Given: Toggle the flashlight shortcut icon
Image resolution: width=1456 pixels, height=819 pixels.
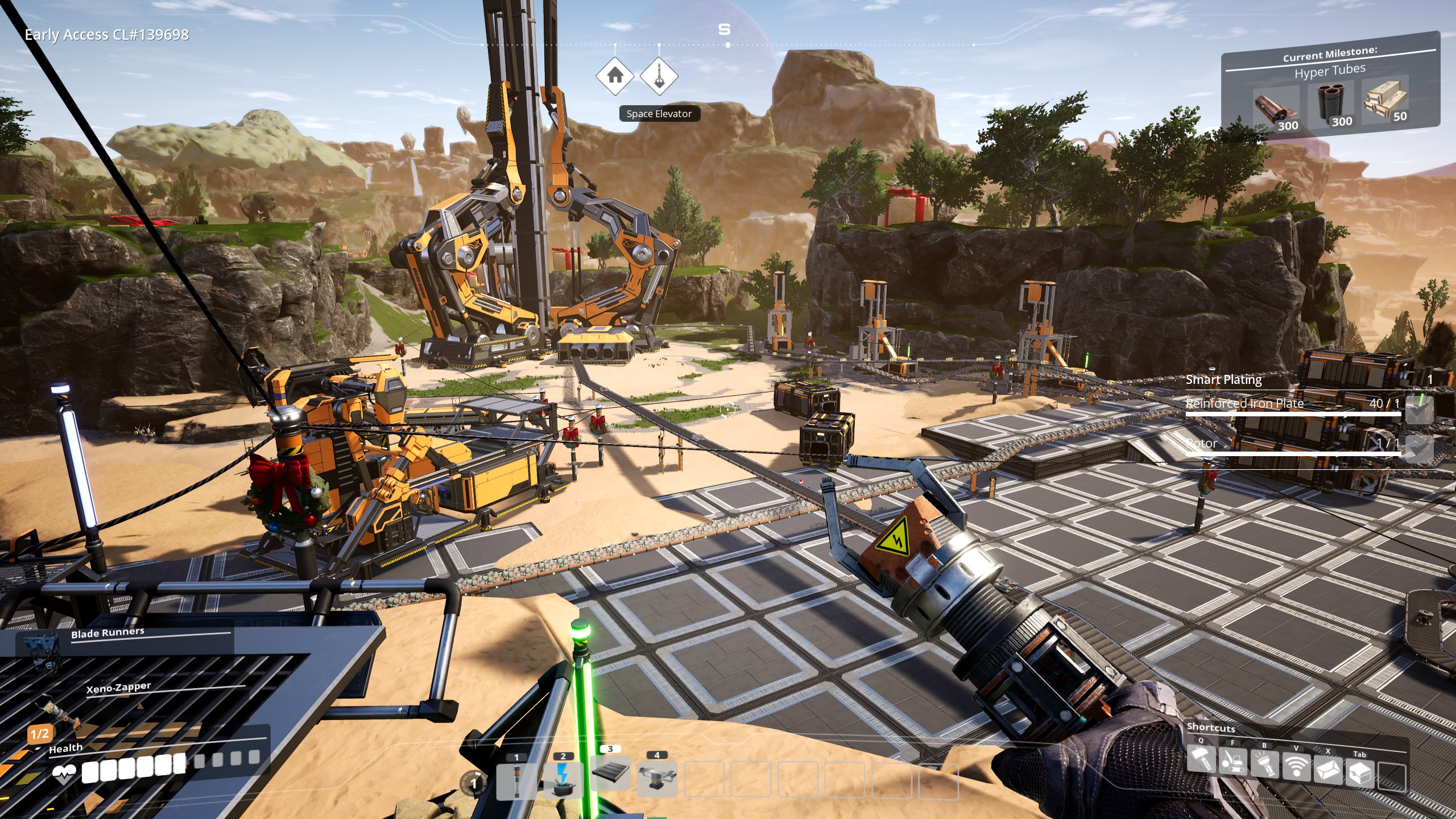Looking at the screenshot, I should [1264, 766].
